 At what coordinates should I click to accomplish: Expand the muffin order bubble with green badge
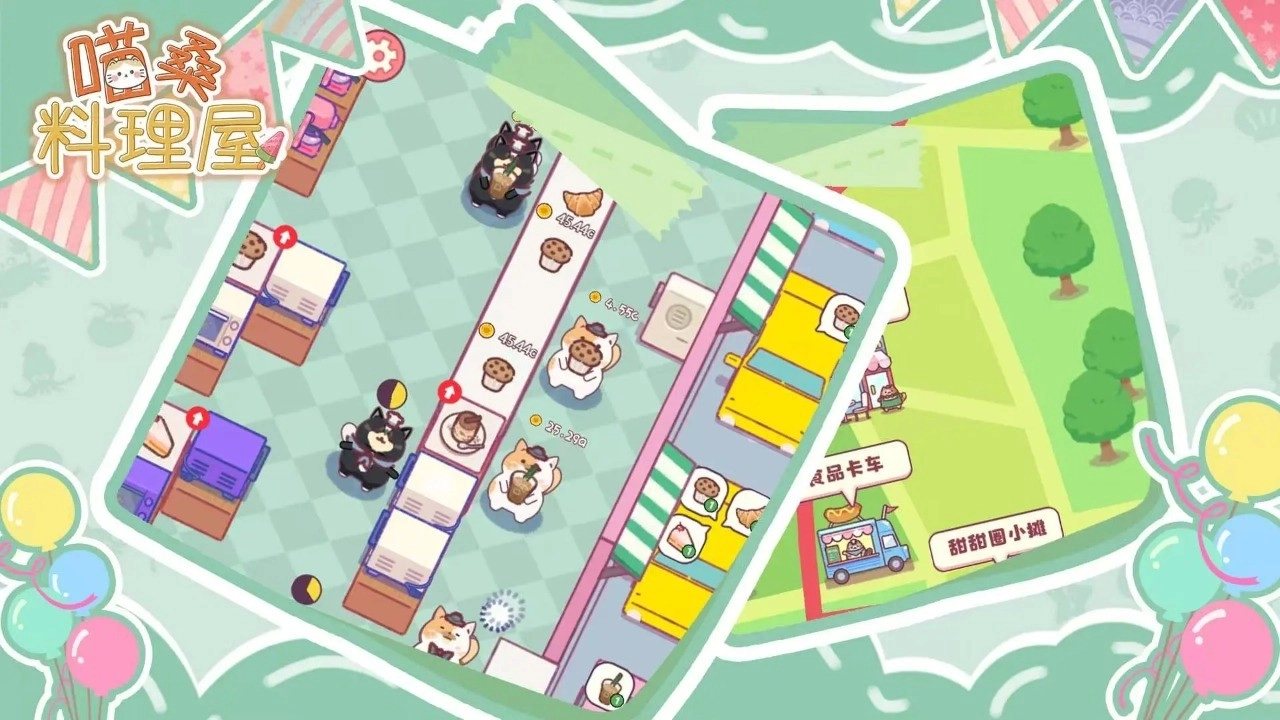pos(706,489)
